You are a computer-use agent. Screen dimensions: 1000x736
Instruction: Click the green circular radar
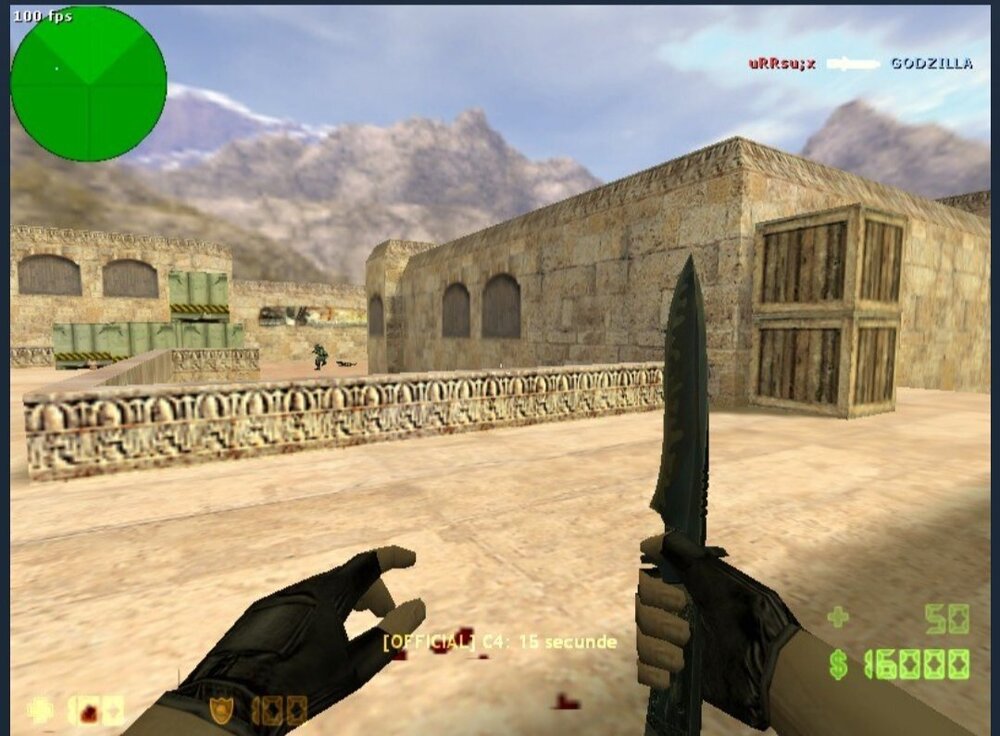pyautogui.click(x=88, y=84)
